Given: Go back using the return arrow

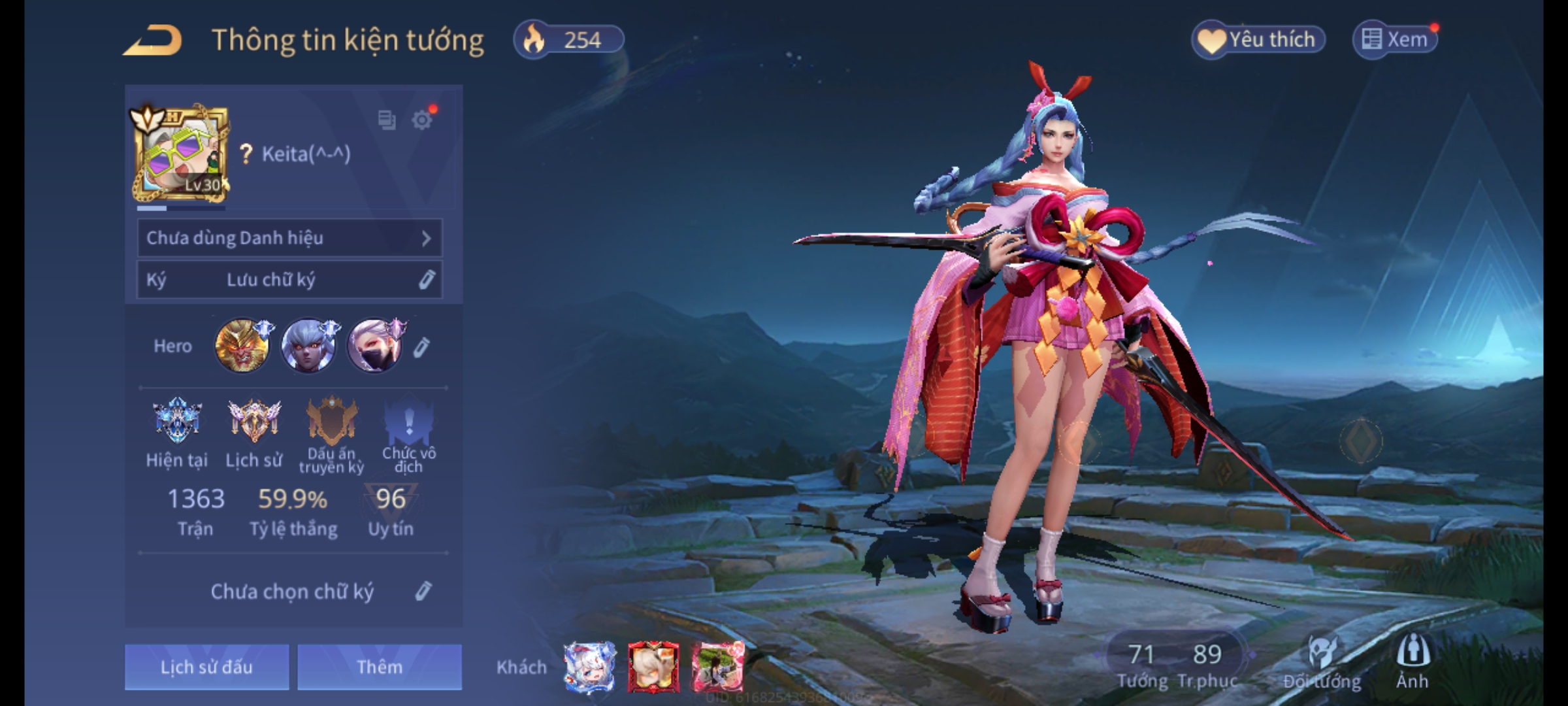Looking at the screenshot, I should click(x=152, y=41).
